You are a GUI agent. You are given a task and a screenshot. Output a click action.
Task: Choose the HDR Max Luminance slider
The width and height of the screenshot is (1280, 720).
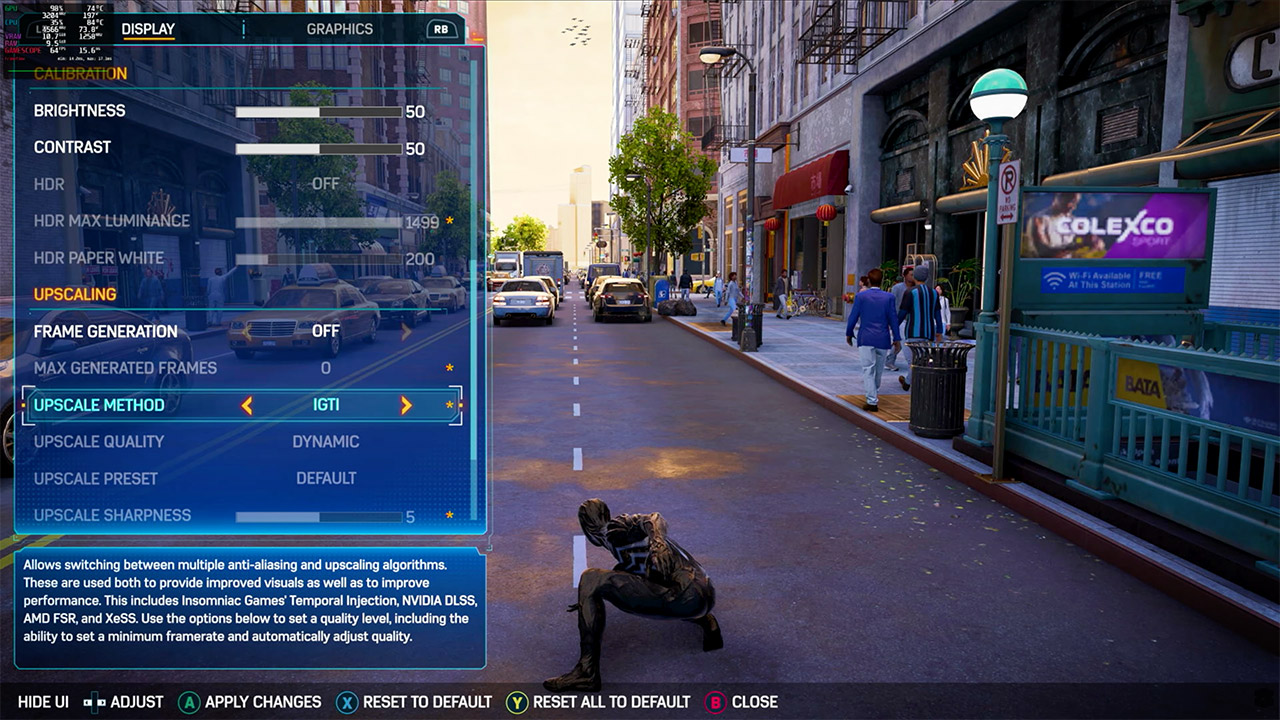pos(318,222)
